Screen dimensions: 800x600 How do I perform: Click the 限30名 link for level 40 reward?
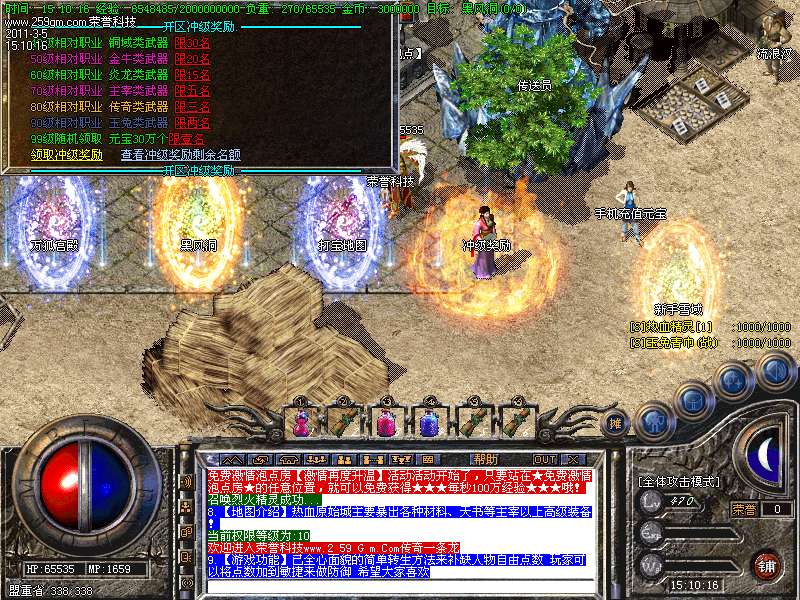[192, 44]
